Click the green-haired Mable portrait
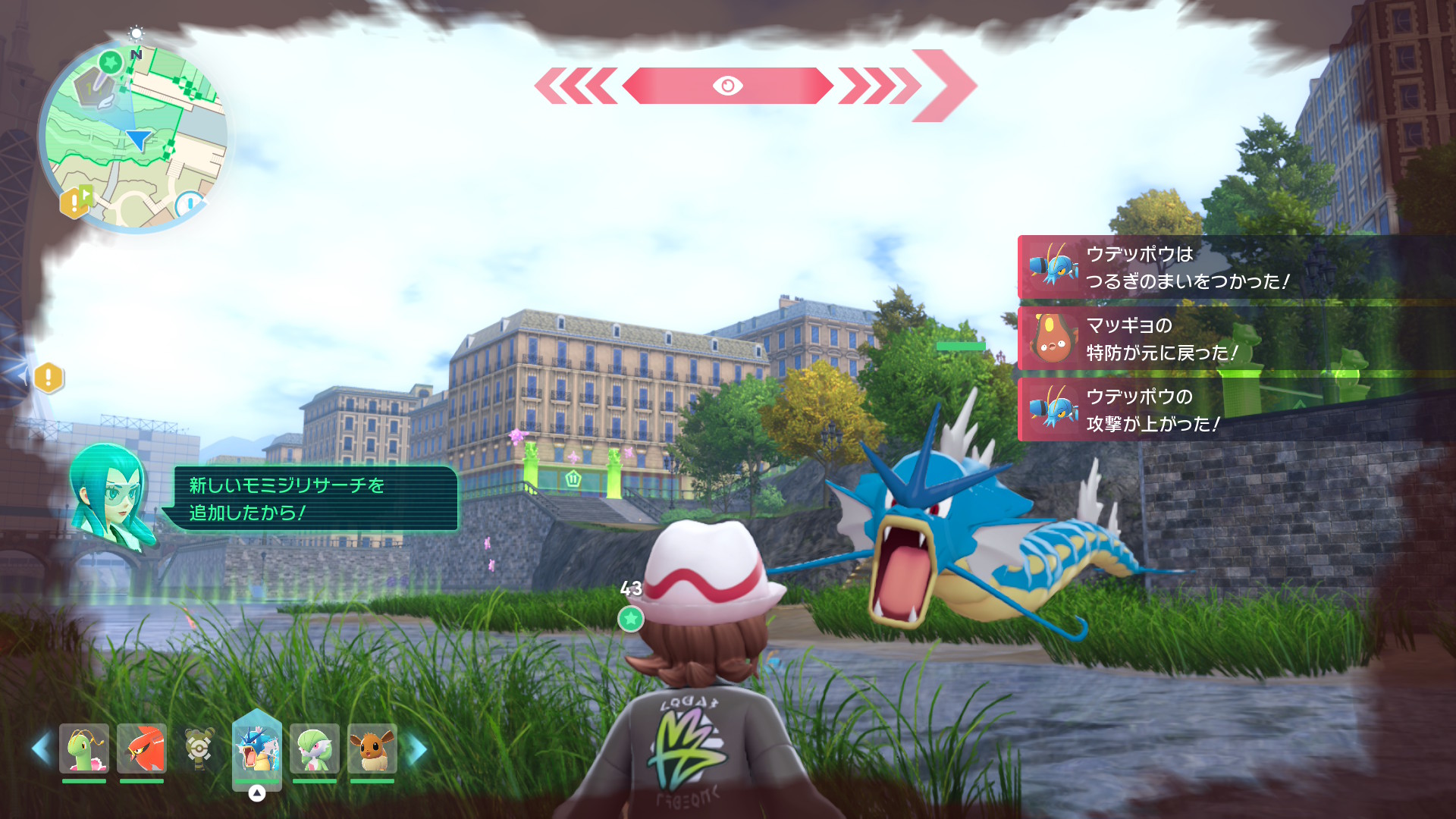Screen dimensions: 1456x819 click(x=110, y=493)
